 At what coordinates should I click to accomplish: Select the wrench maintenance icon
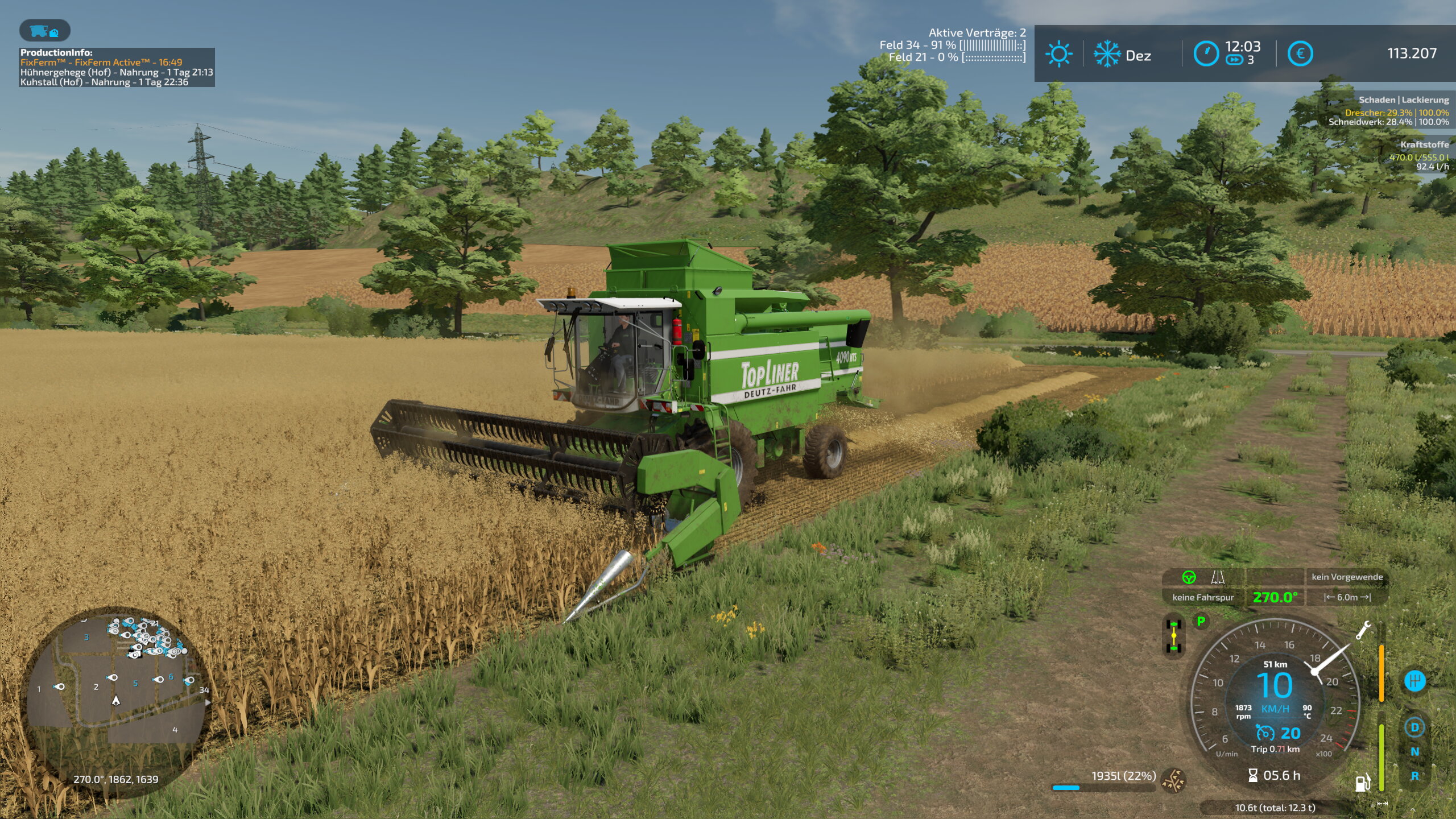coord(1363,630)
